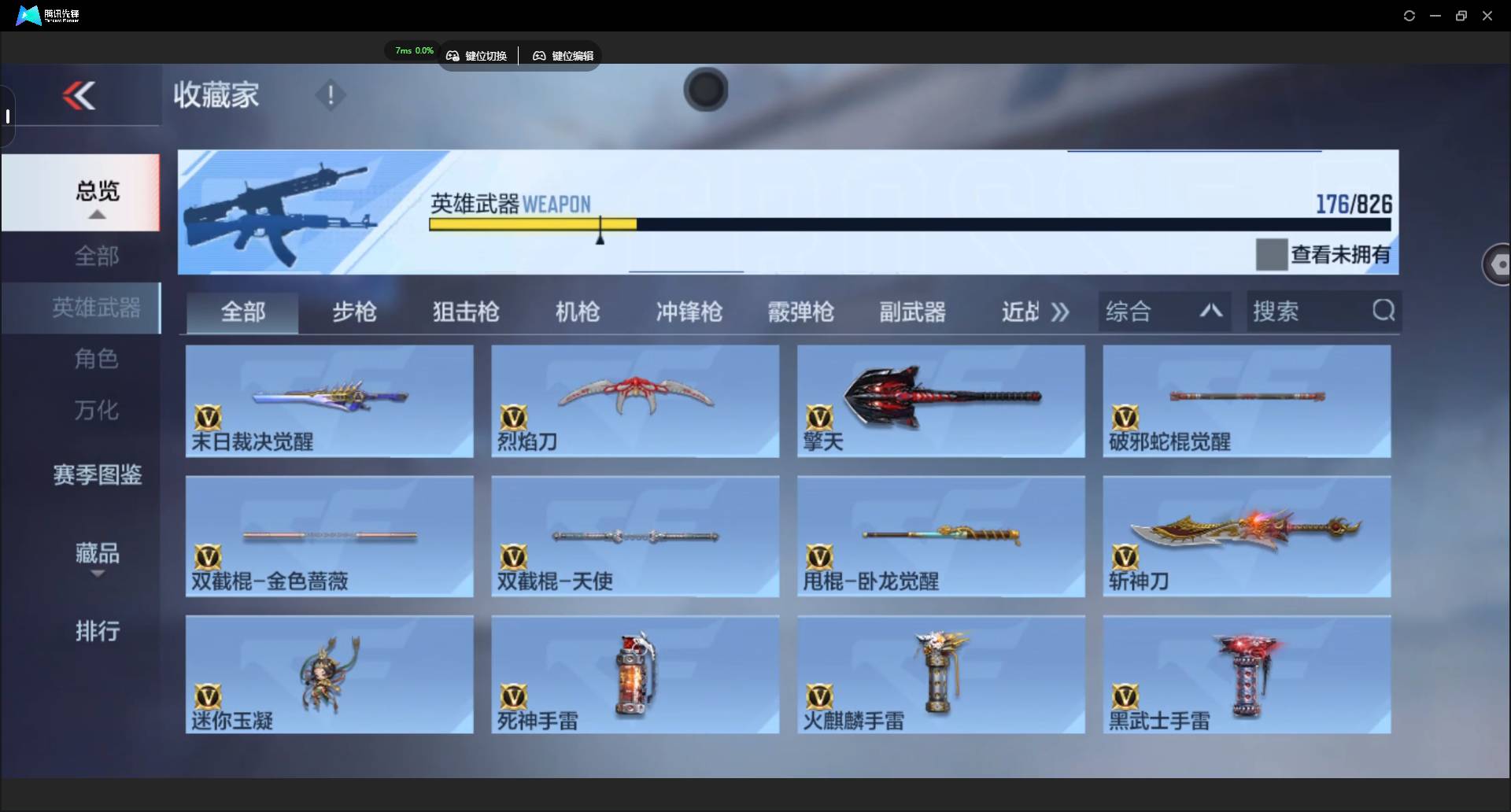Image resolution: width=1511 pixels, height=812 pixels.
Task: Collapse the 藏品 section arrow
Action: [x=97, y=574]
